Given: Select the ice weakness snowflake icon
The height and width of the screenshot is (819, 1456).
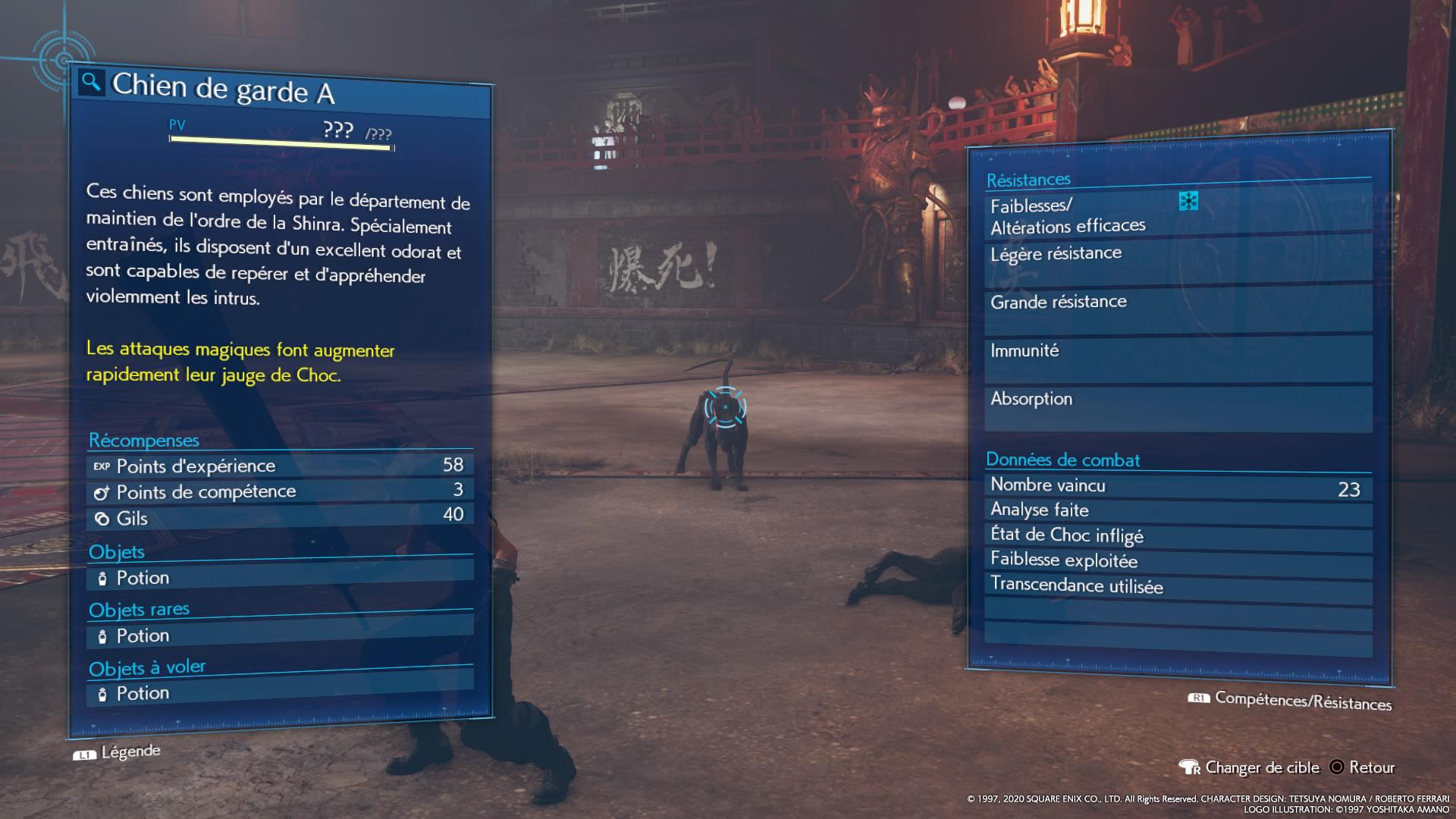Looking at the screenshot, I should pyautogui.click(x=1188, y=201).
